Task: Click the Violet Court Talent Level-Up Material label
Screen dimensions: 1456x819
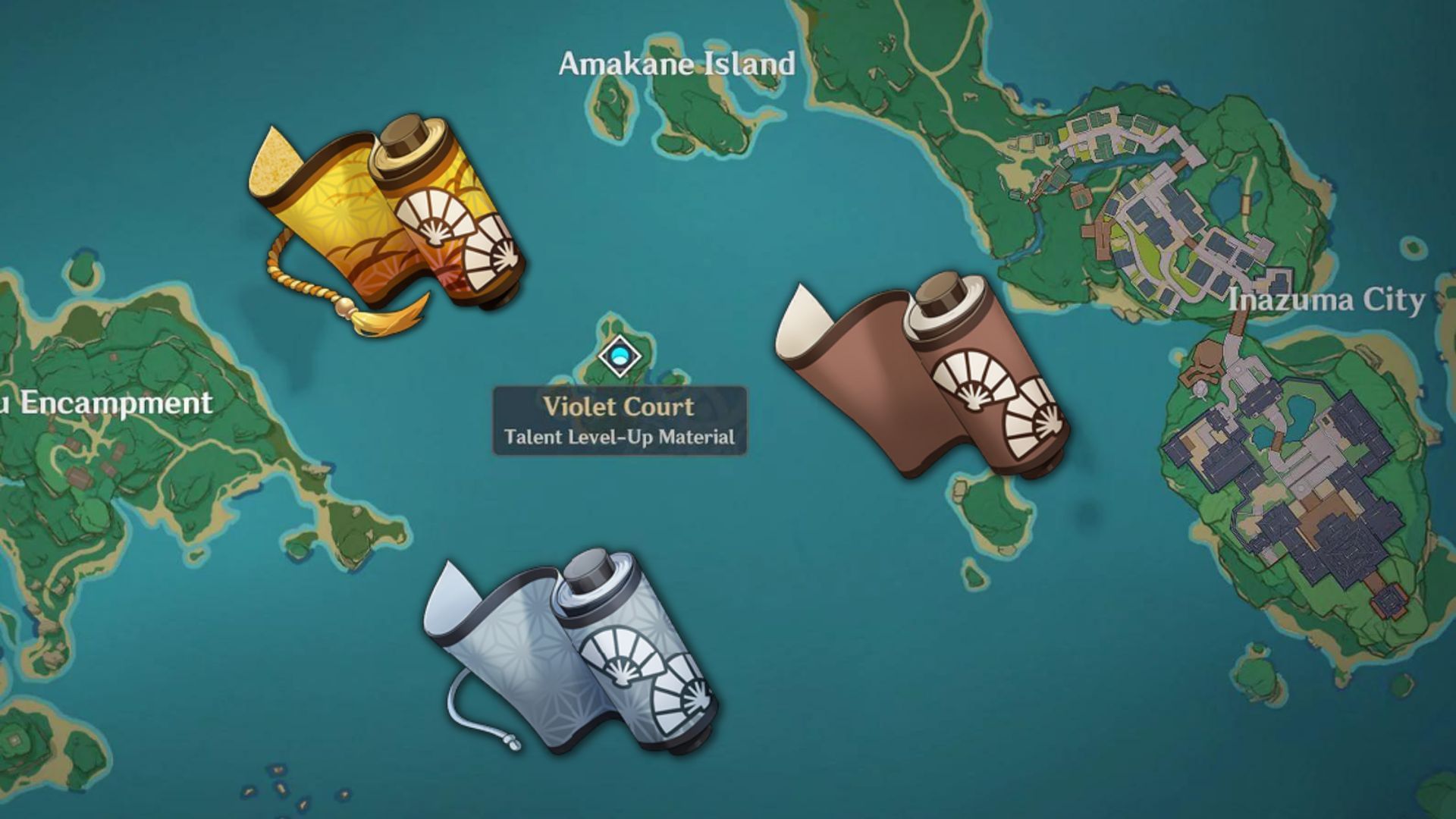Action: click(620, 421)
